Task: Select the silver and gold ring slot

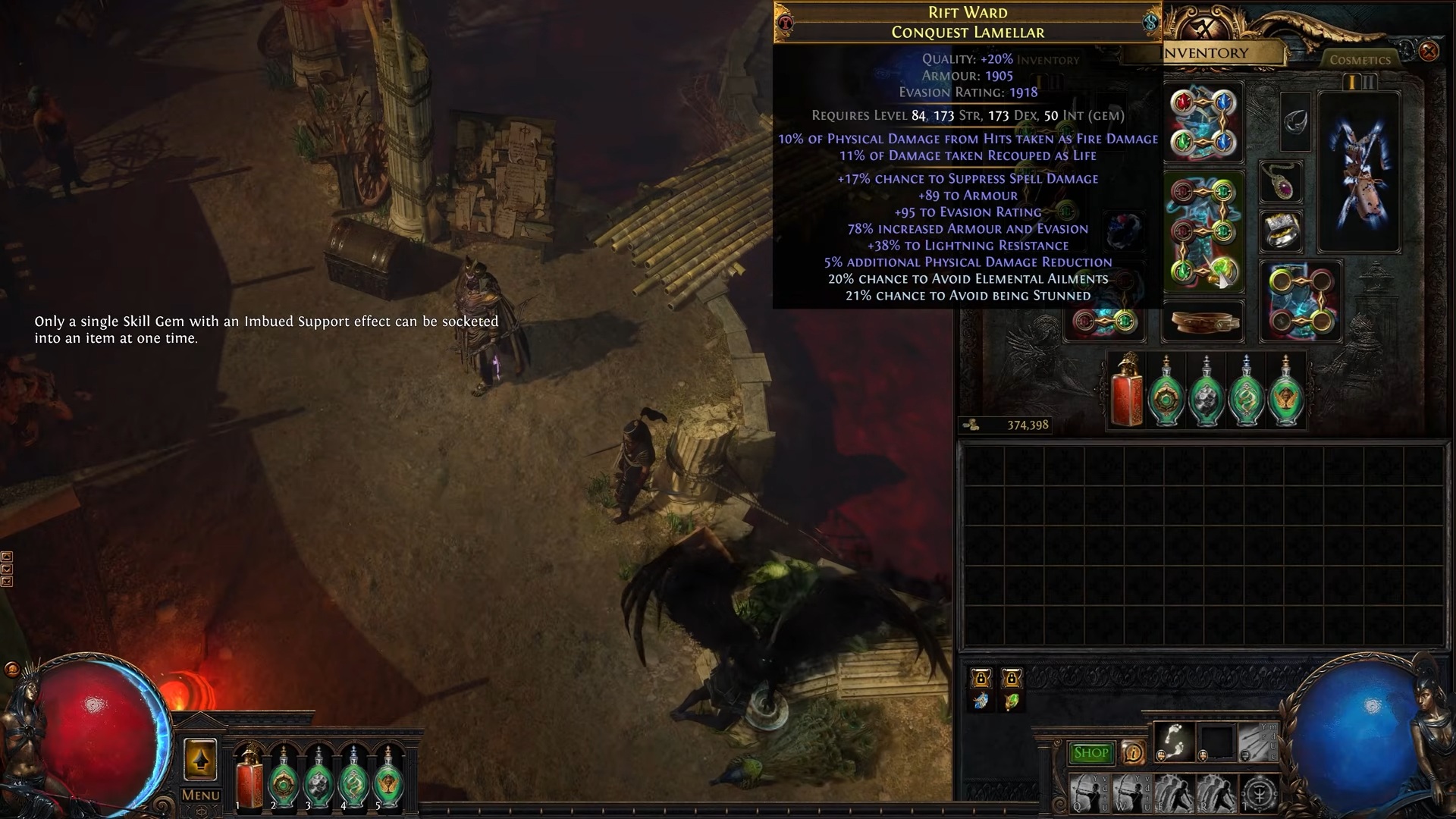Action: click(1282, 231)
